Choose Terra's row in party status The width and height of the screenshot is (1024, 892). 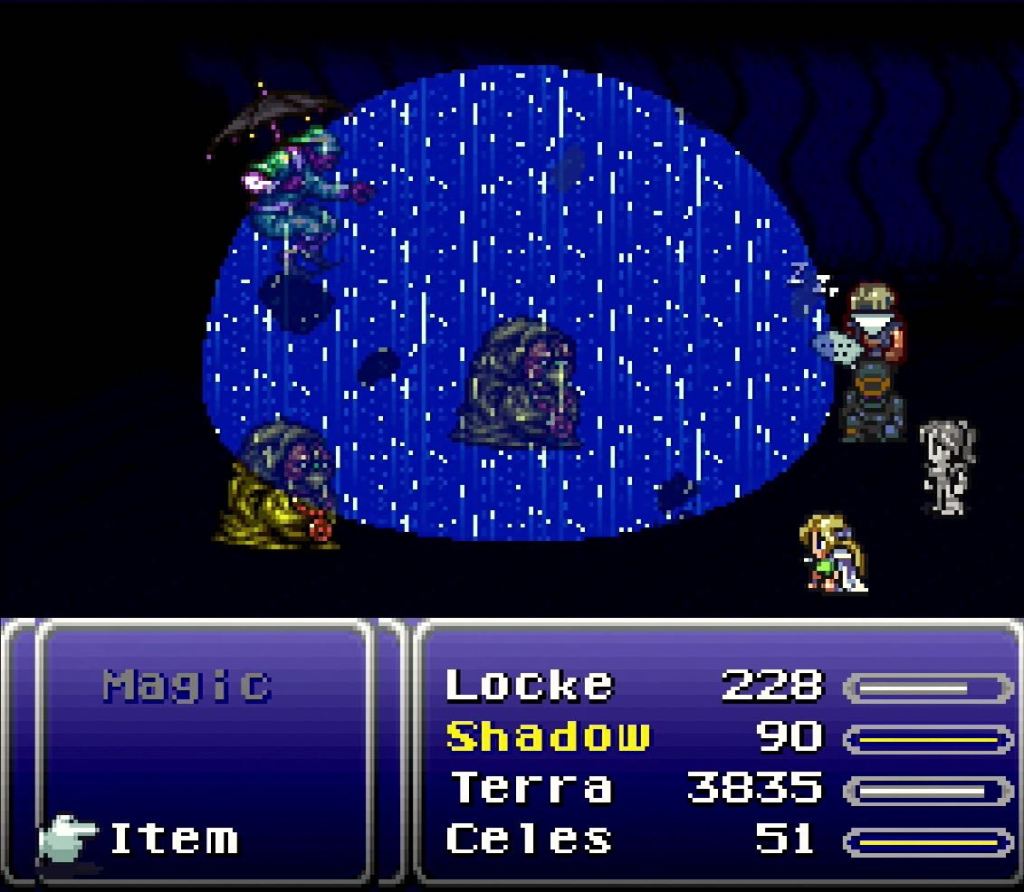[531, 788]
